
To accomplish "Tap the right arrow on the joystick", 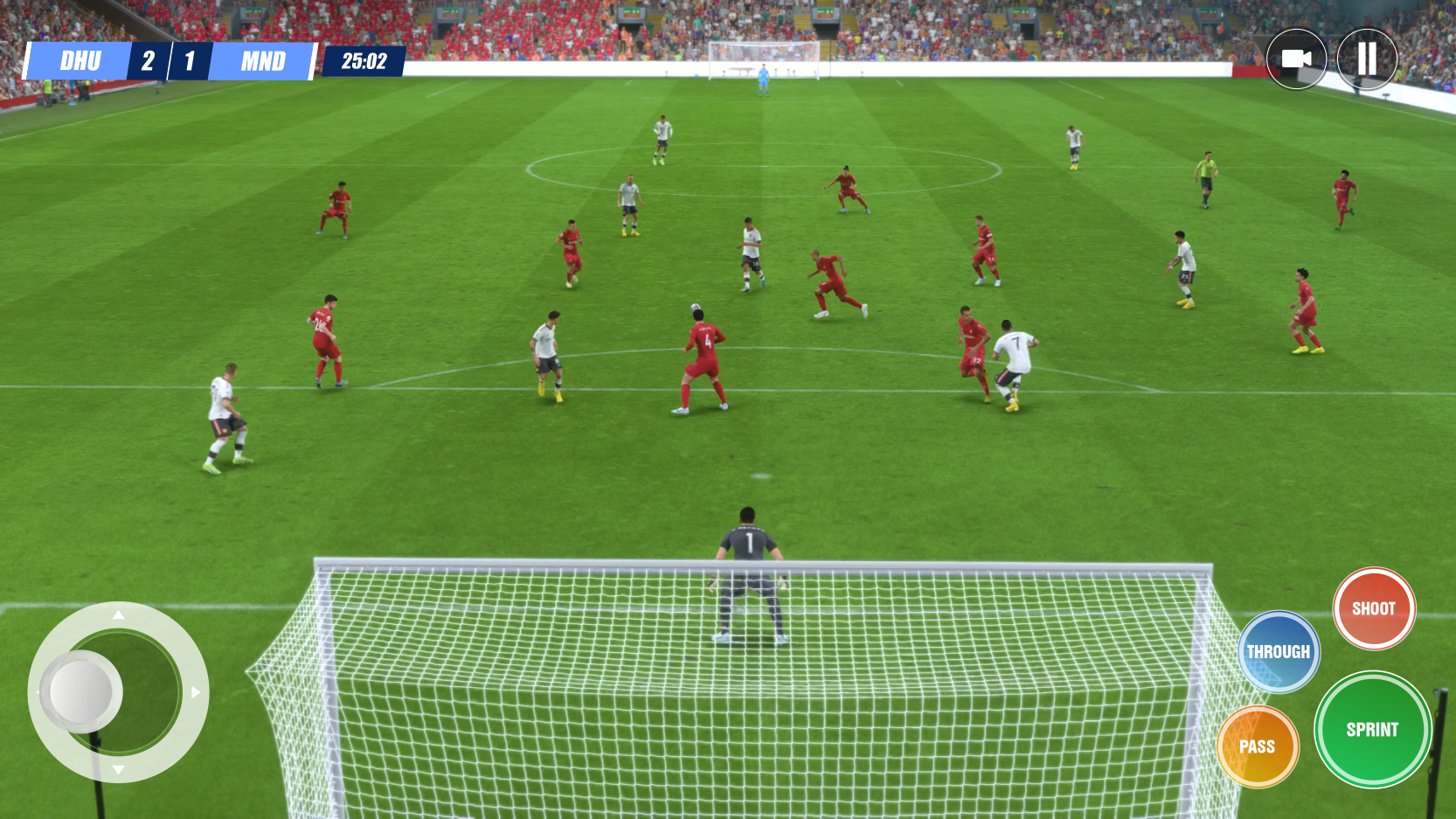I will click(x=196, y=692).
